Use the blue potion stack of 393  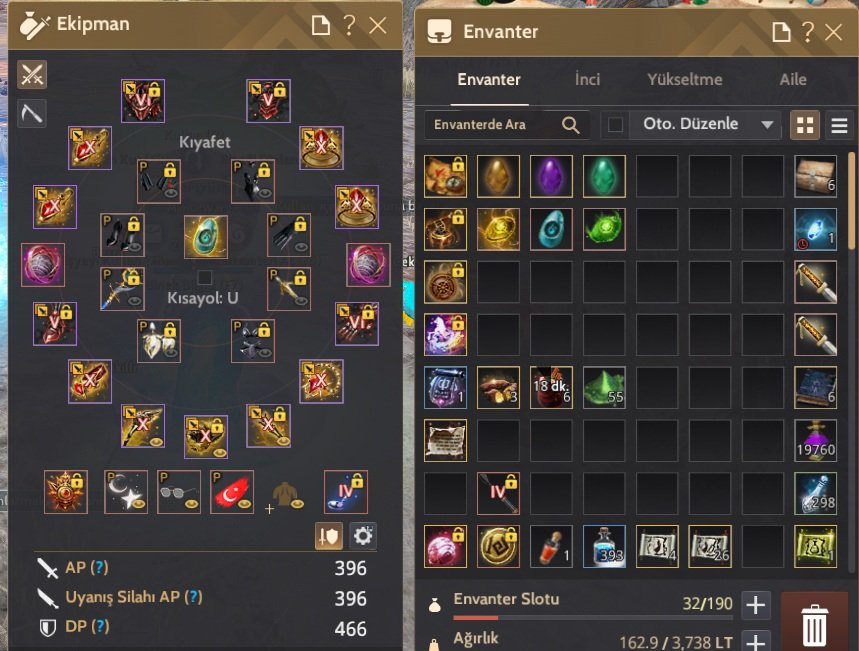pyautogui.click(x=604, y=546)
